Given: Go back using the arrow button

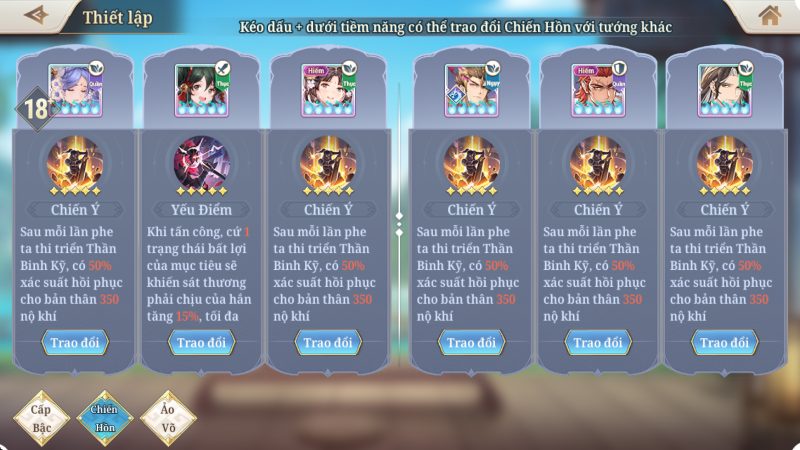Looking at the screenshot, I should (35, 15).
